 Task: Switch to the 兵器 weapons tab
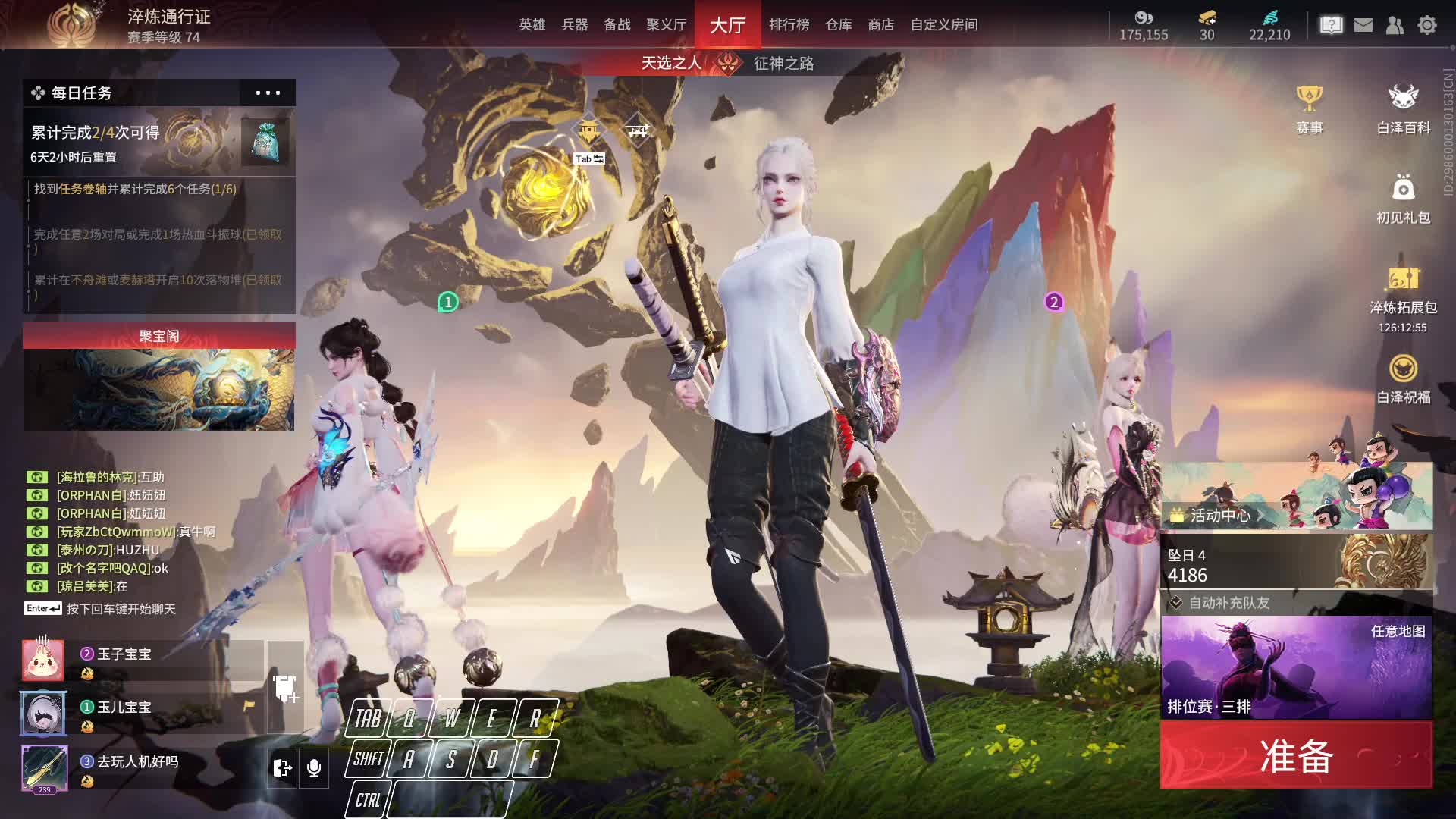point(574,25)
